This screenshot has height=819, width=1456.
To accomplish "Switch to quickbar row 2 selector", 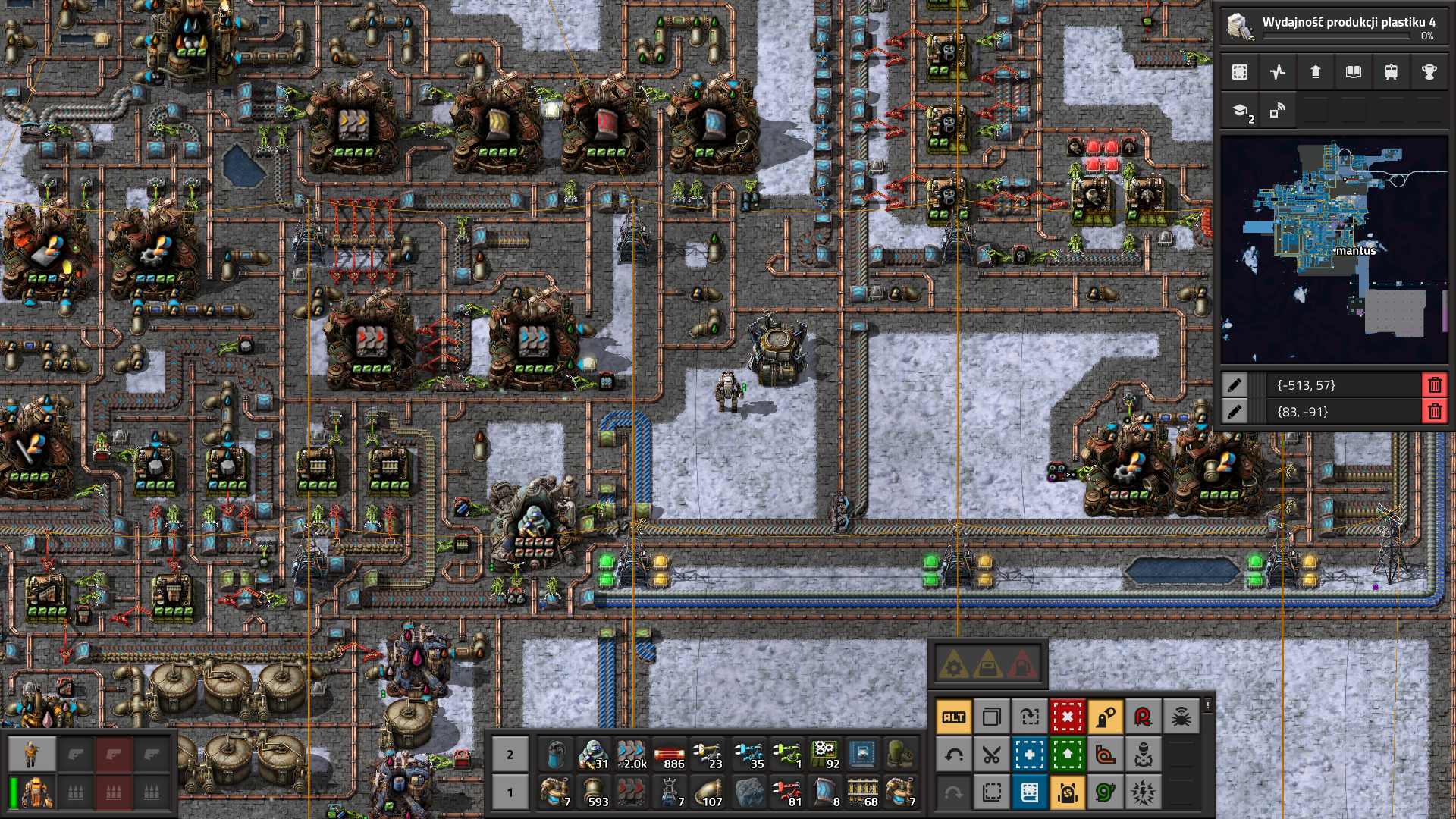I will coord(510,755).
